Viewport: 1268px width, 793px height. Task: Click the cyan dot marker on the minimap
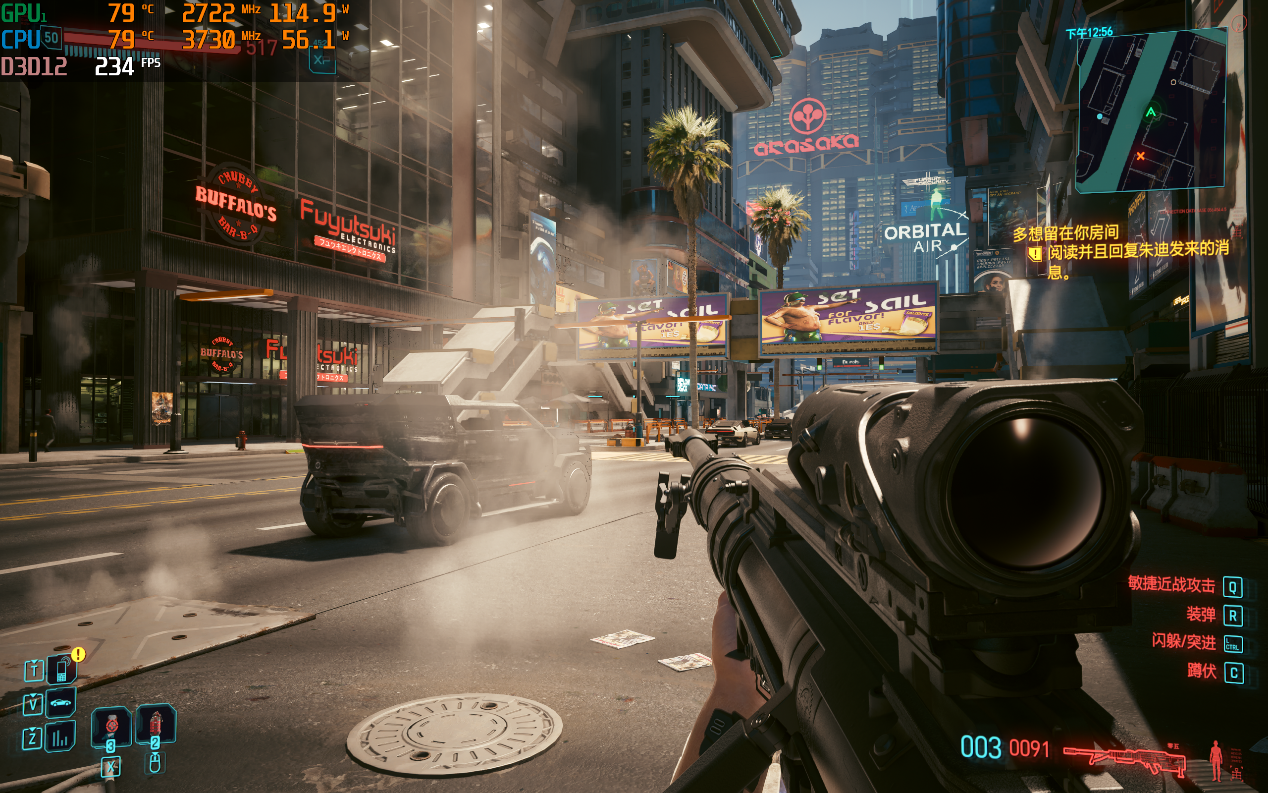(1100, 117)
